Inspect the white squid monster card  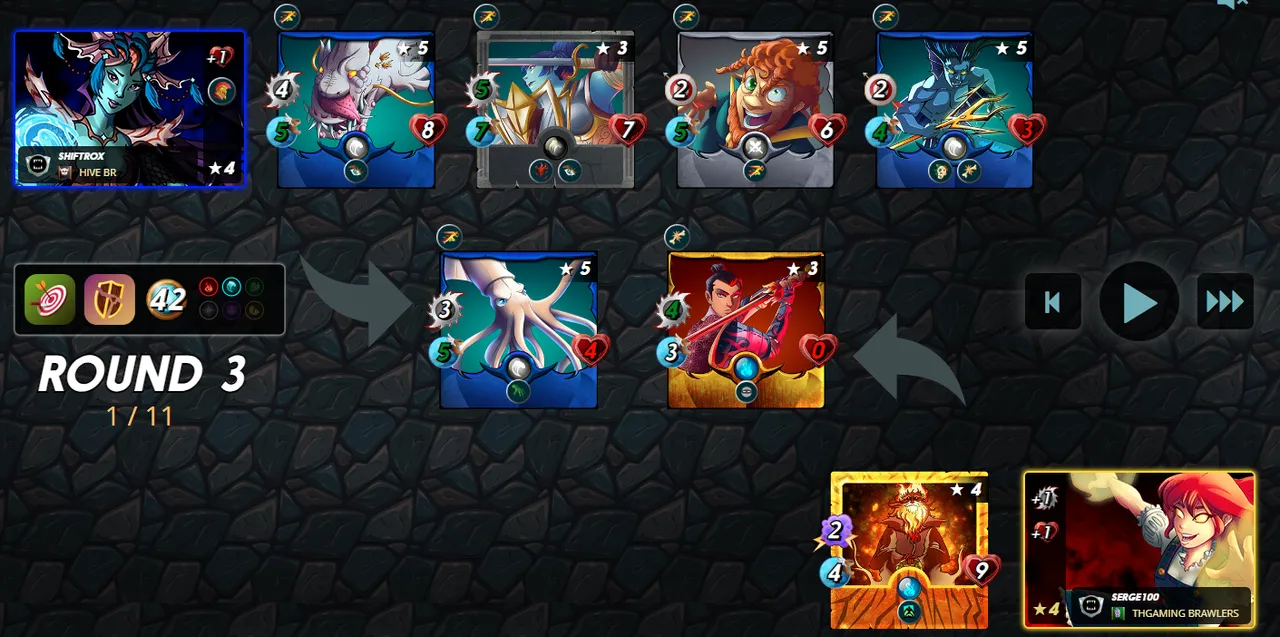518,329
